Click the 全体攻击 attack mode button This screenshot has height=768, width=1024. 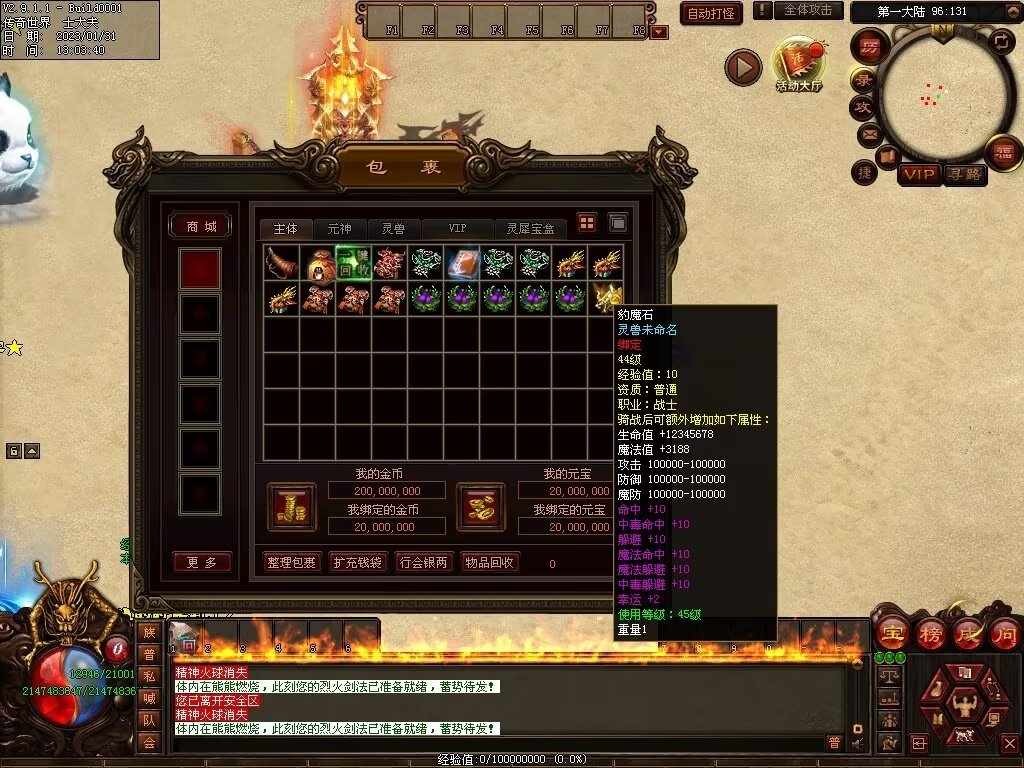pyautogui.click(x=808, y=10)
